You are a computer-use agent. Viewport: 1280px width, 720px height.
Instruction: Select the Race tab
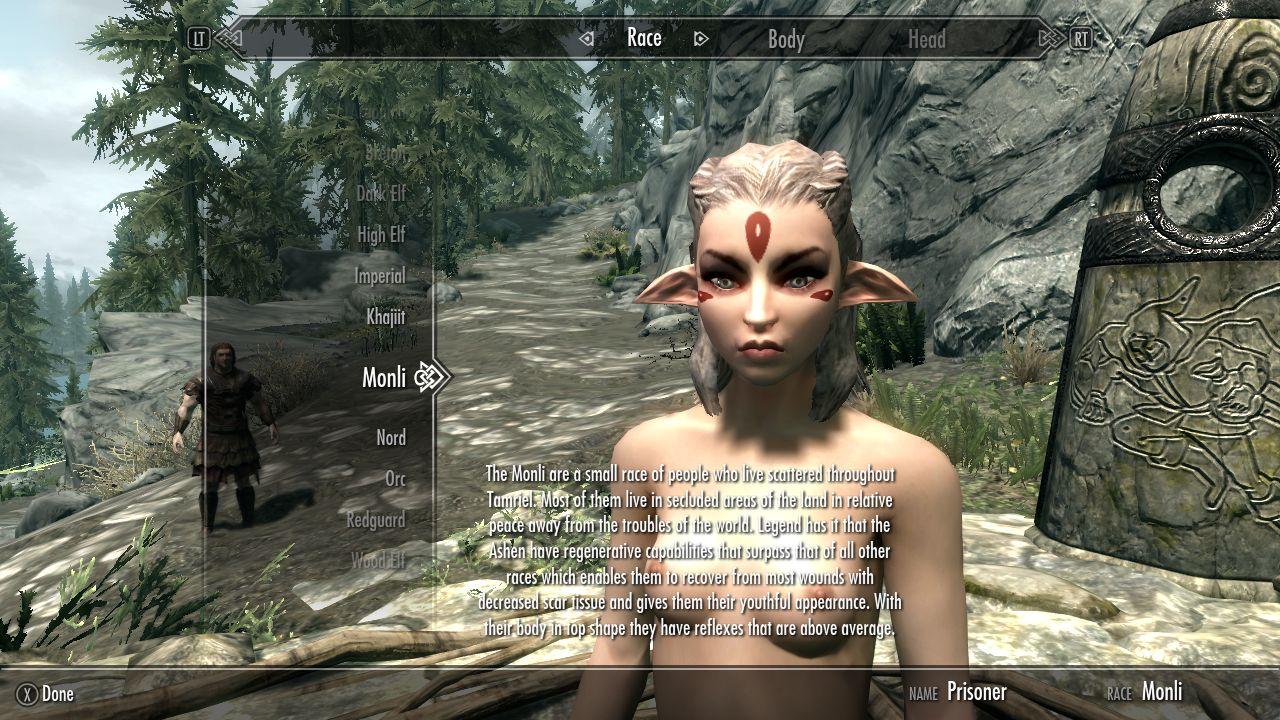tap(644, 38)
